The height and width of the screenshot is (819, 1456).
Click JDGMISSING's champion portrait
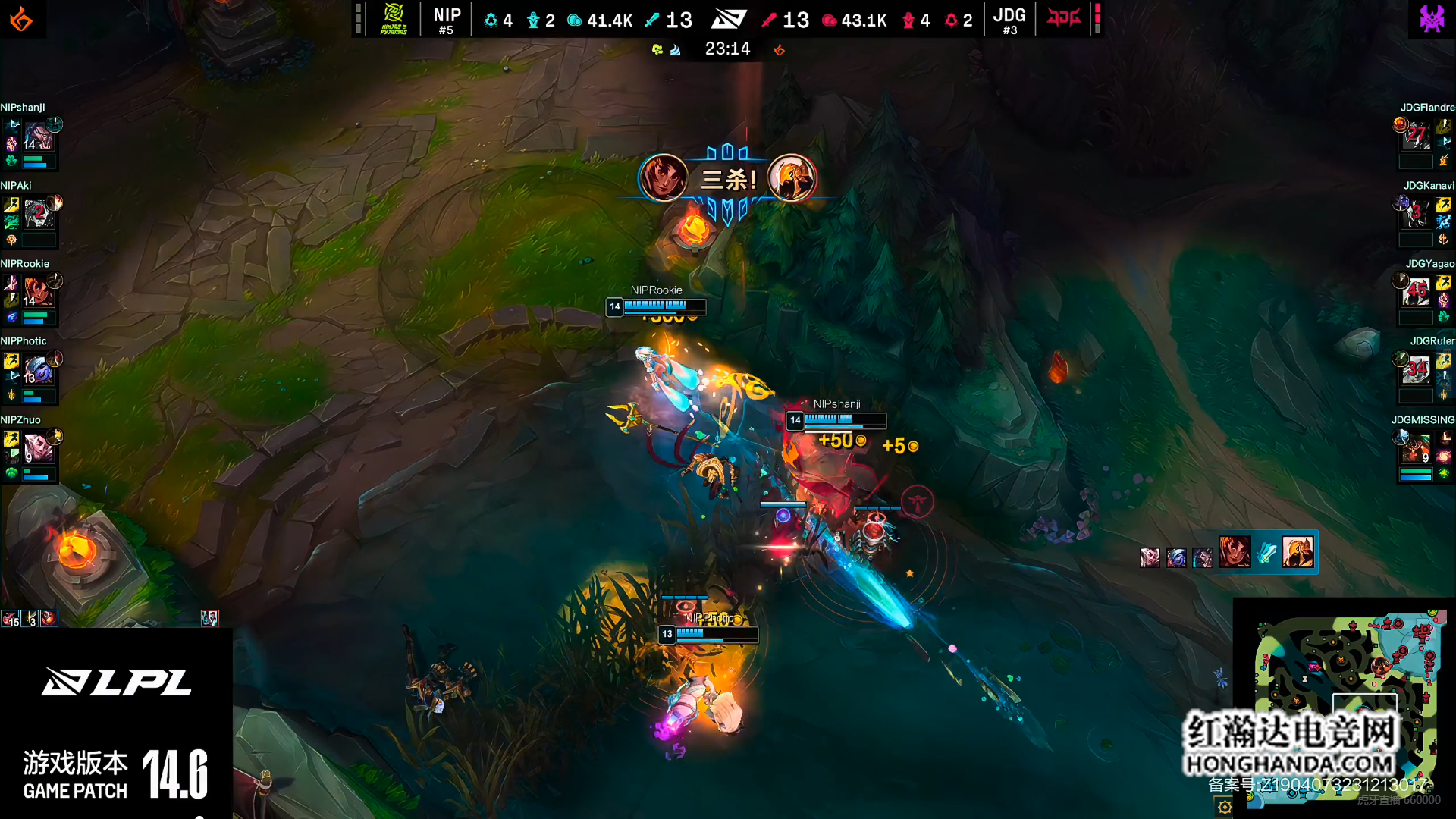click(x=1415, y=450)
